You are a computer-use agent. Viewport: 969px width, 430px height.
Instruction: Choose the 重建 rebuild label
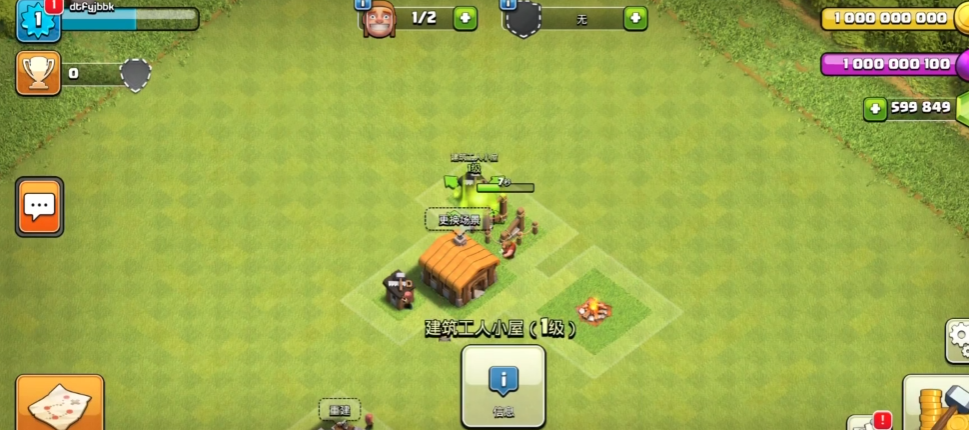pyautogui.click(x=340, y=409)
